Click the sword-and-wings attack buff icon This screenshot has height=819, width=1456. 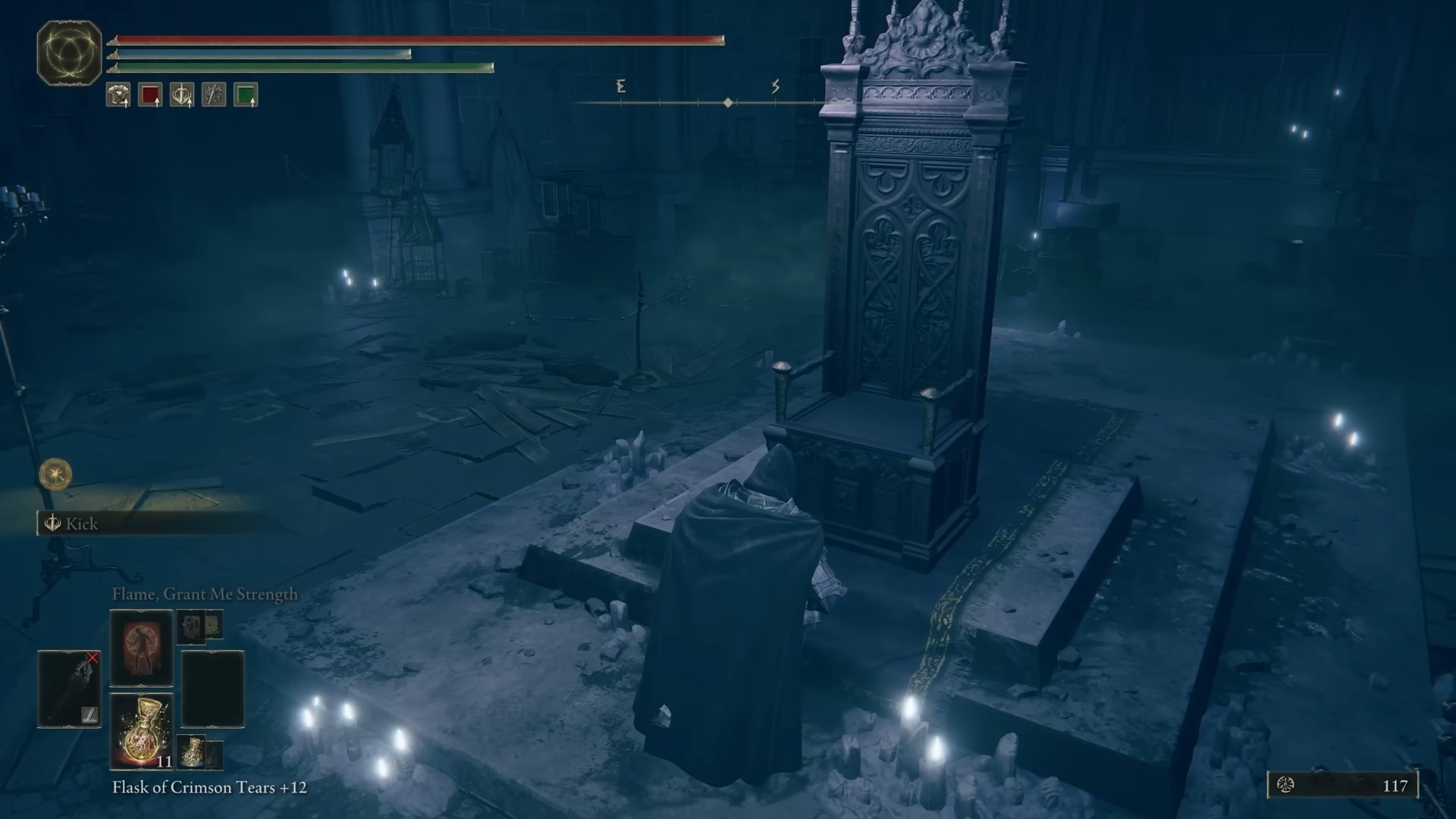click(182, 95)
